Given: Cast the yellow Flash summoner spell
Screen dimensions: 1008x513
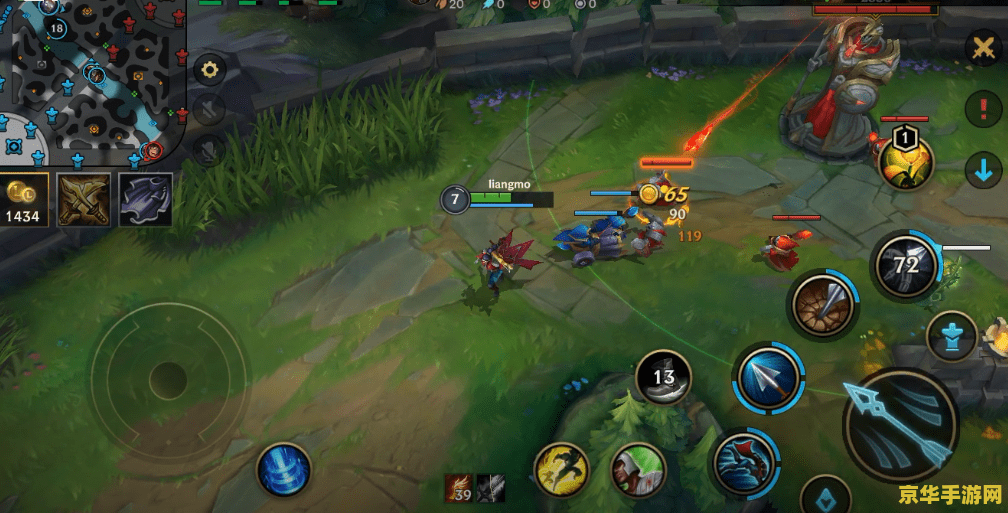Looking at the screenshot, I should pos(561,469).
